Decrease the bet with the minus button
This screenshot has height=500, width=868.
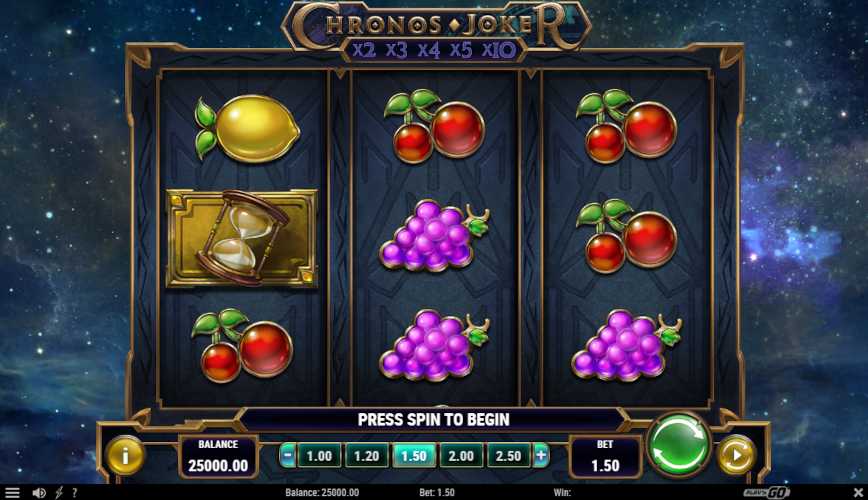point(288,456)
